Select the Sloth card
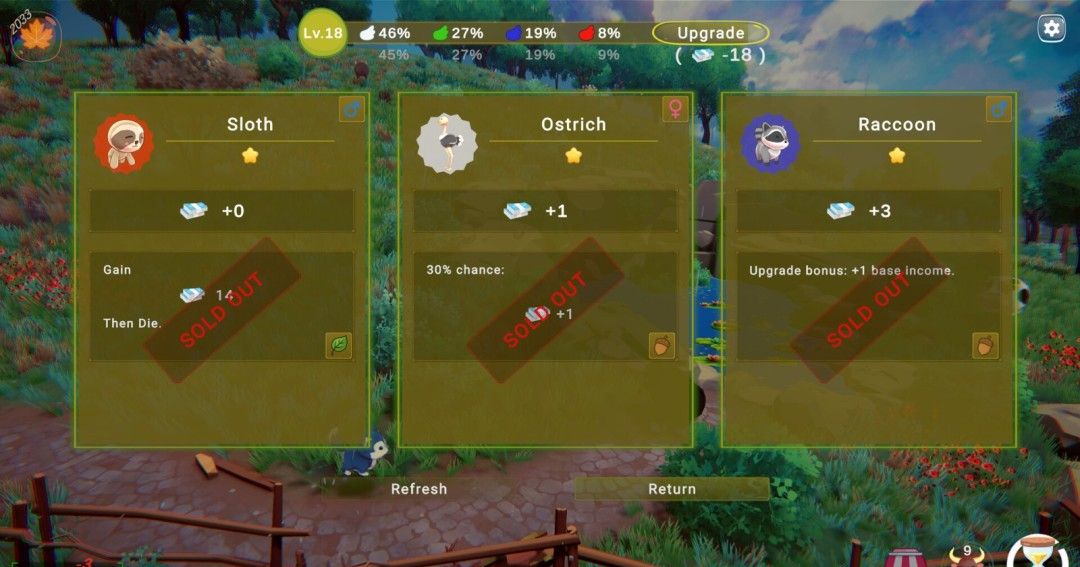The height and width of the screenshot is (567, 1080). click(222, 270)
